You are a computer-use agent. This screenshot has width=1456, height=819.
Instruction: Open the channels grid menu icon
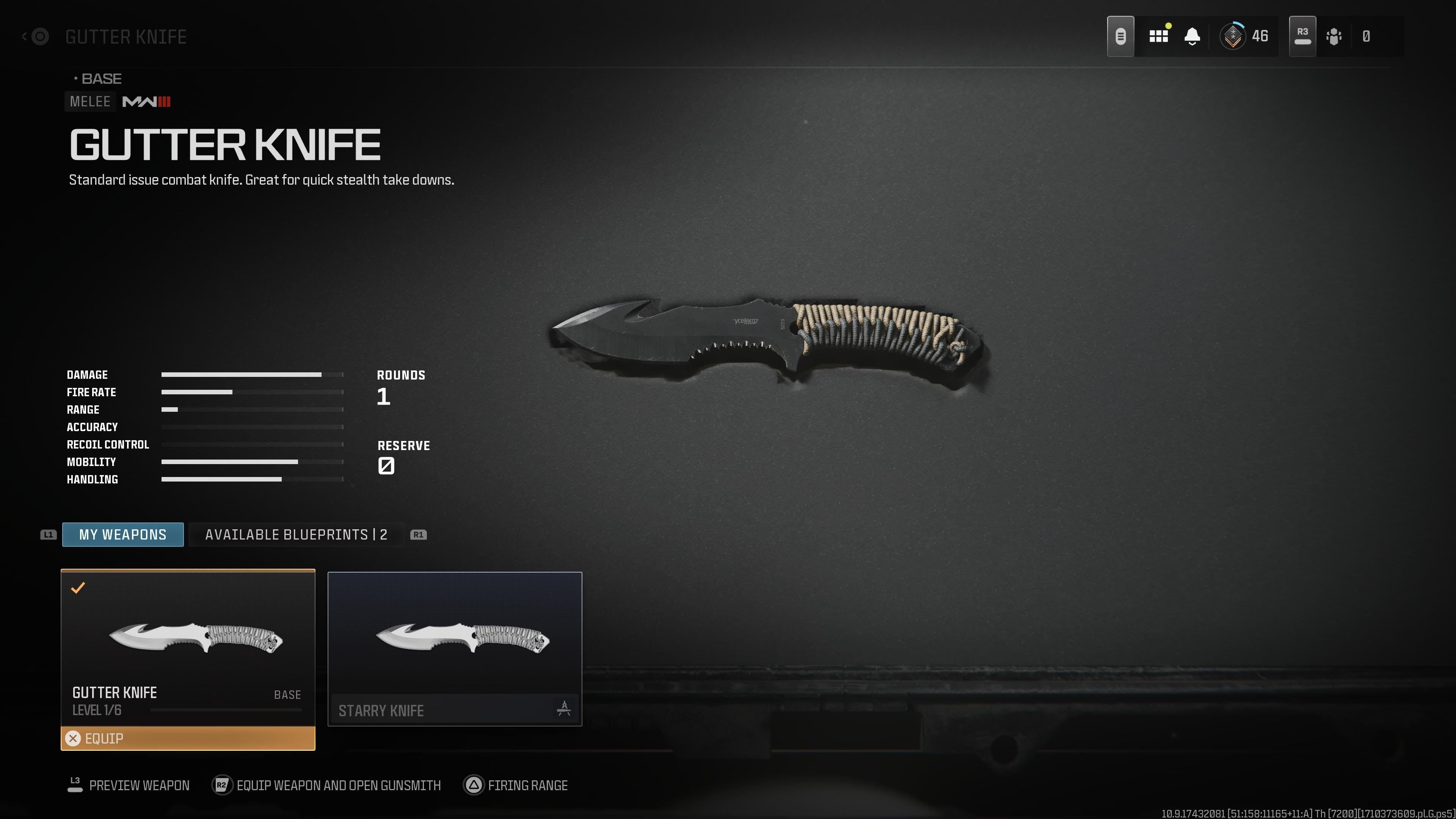pyautogui.click(x=1159, y=36)
